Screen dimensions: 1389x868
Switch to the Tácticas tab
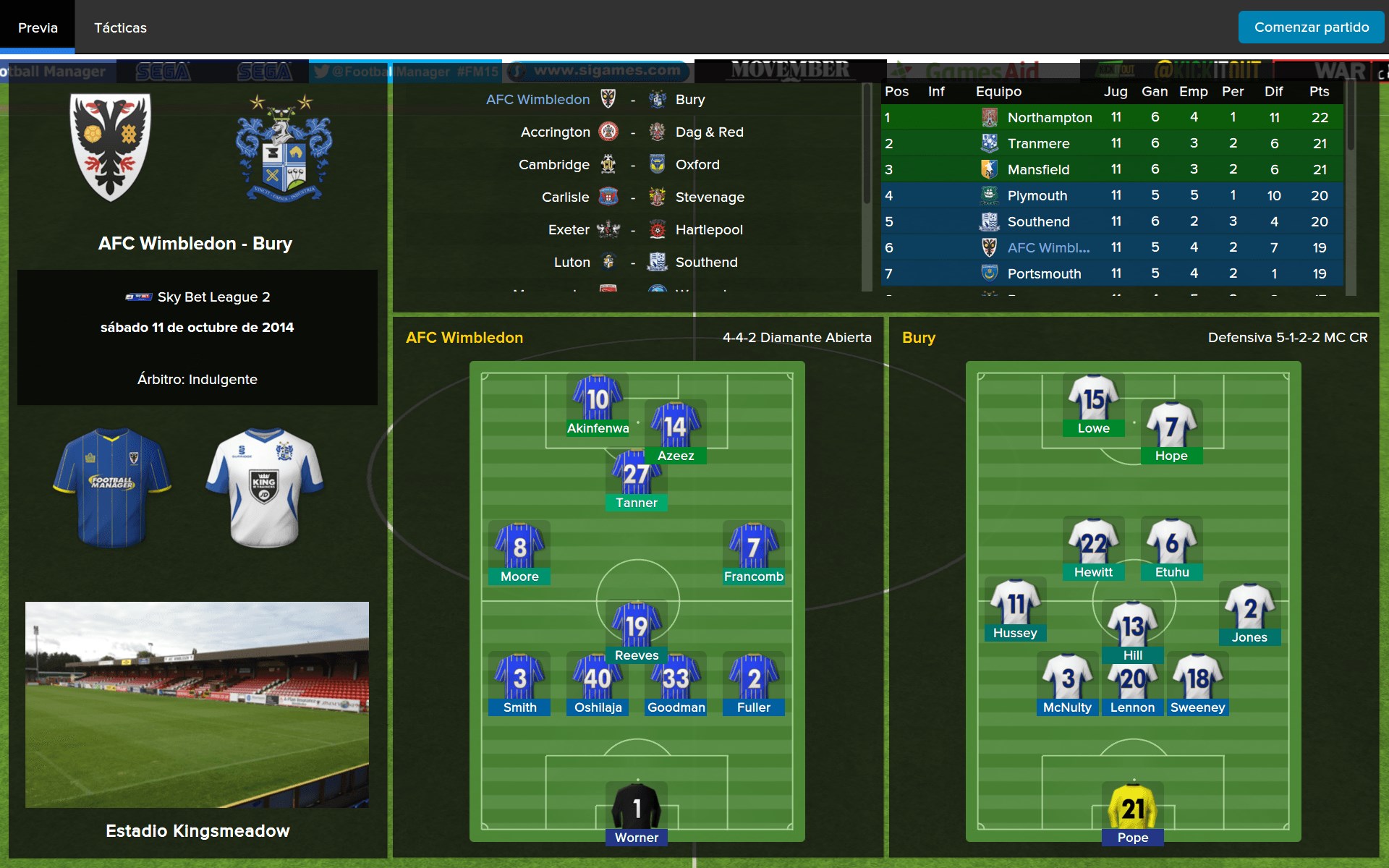[120, 27]
